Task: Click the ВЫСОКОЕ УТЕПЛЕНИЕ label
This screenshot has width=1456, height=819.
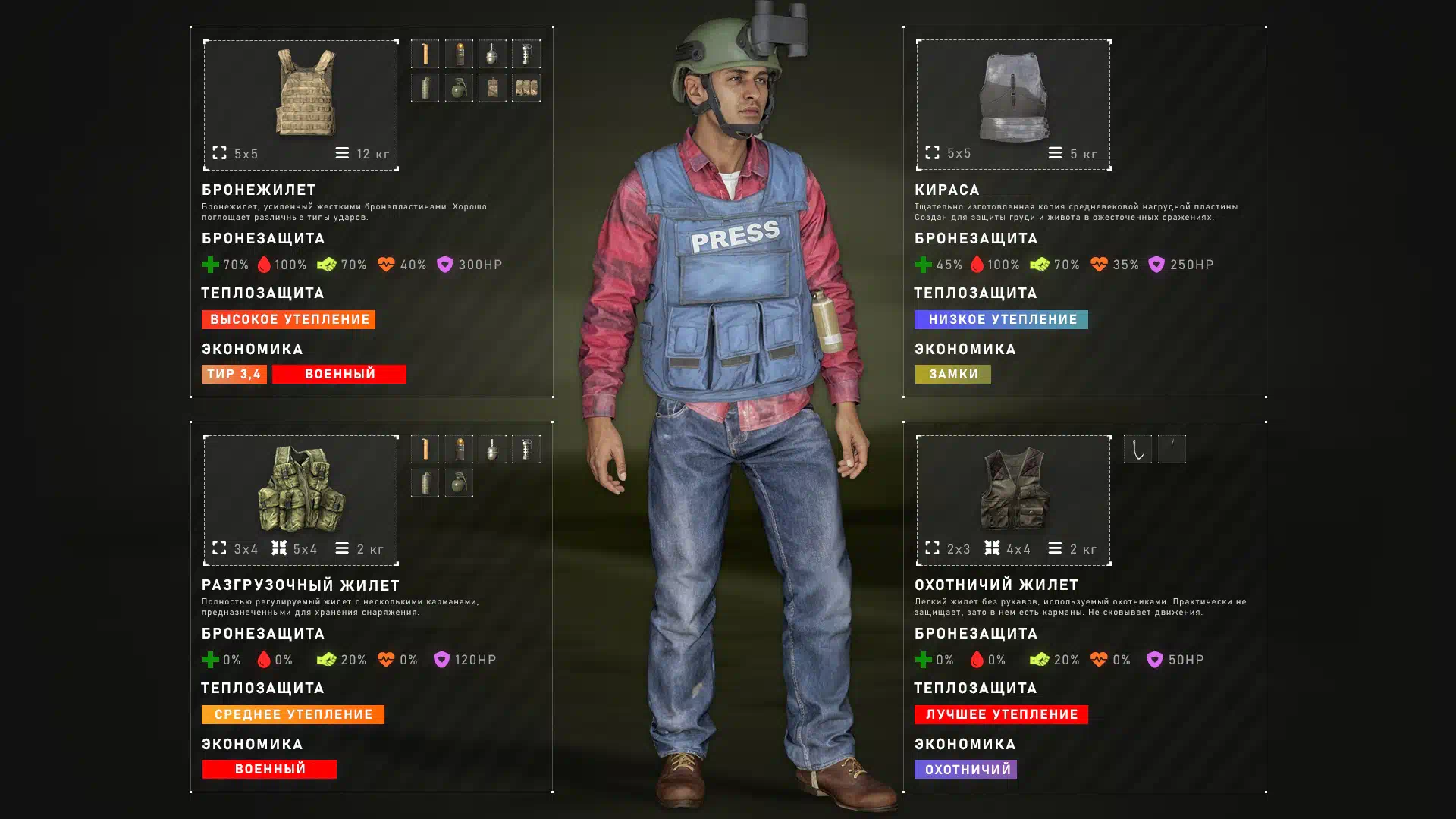Action: pos(288,320)
